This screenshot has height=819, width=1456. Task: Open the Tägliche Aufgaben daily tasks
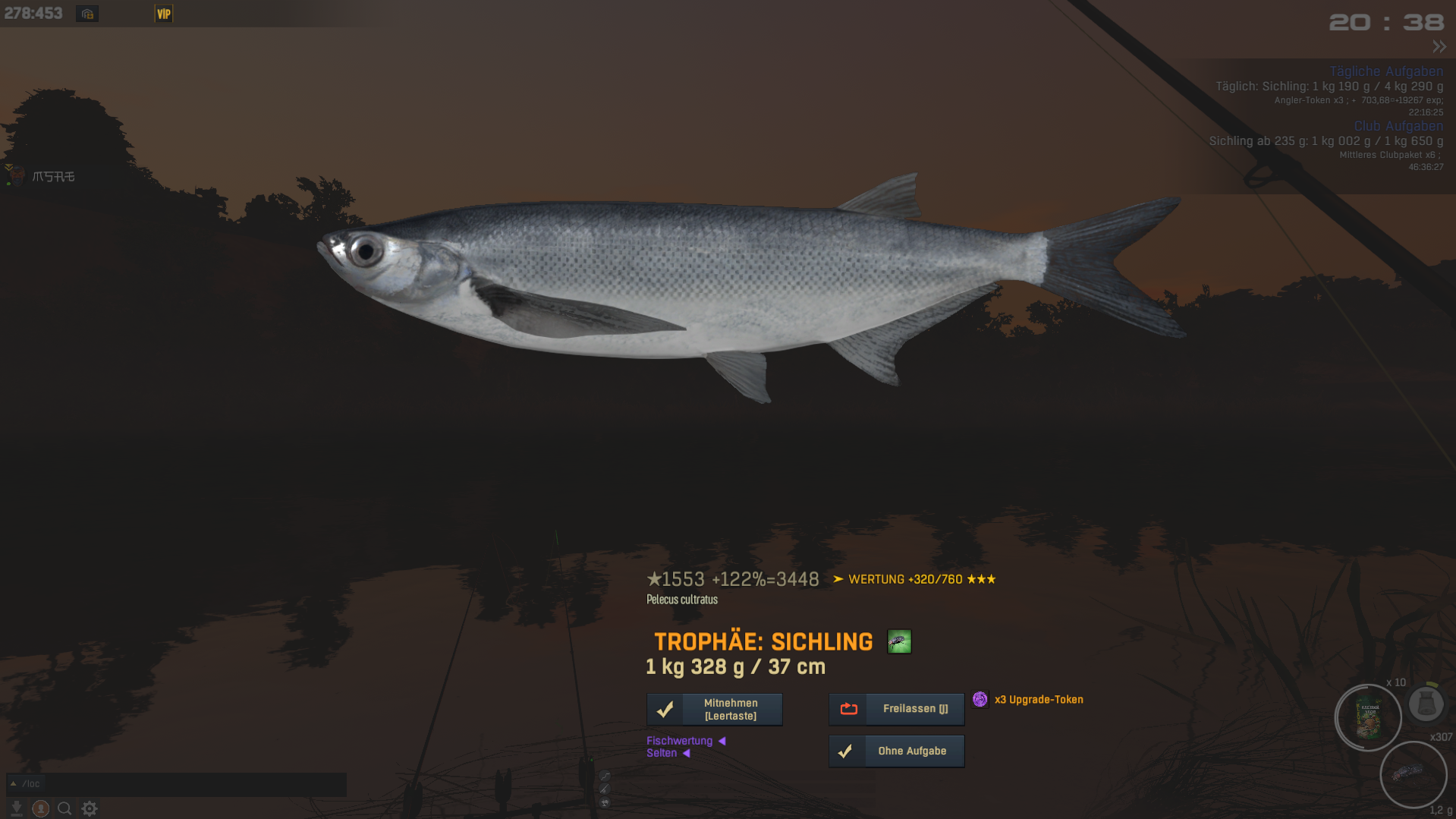click(x=1385, y=71)
